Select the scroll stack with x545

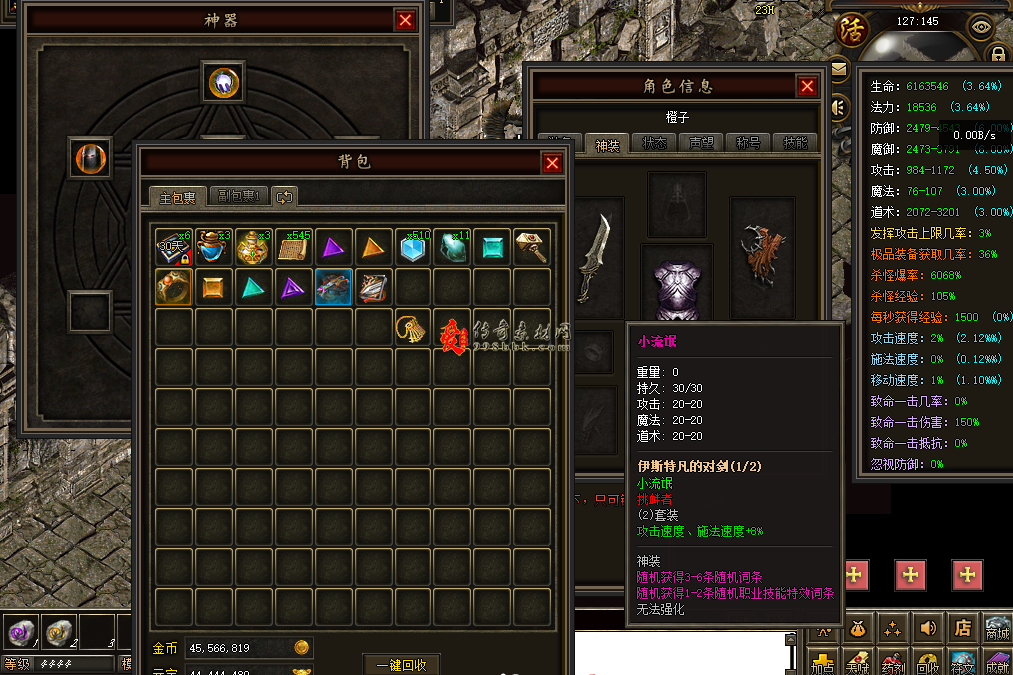point(292,247)
